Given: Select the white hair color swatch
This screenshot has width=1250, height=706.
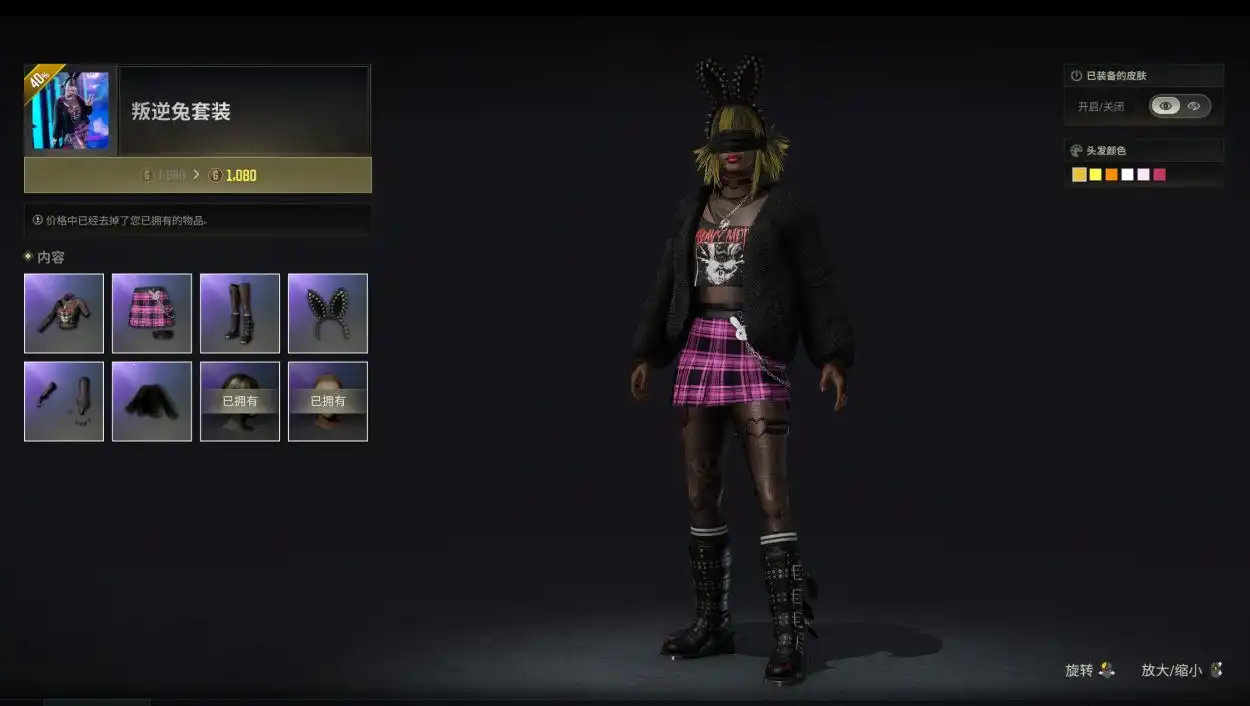Looking at the screenshot, I should tap(1127, 175).
